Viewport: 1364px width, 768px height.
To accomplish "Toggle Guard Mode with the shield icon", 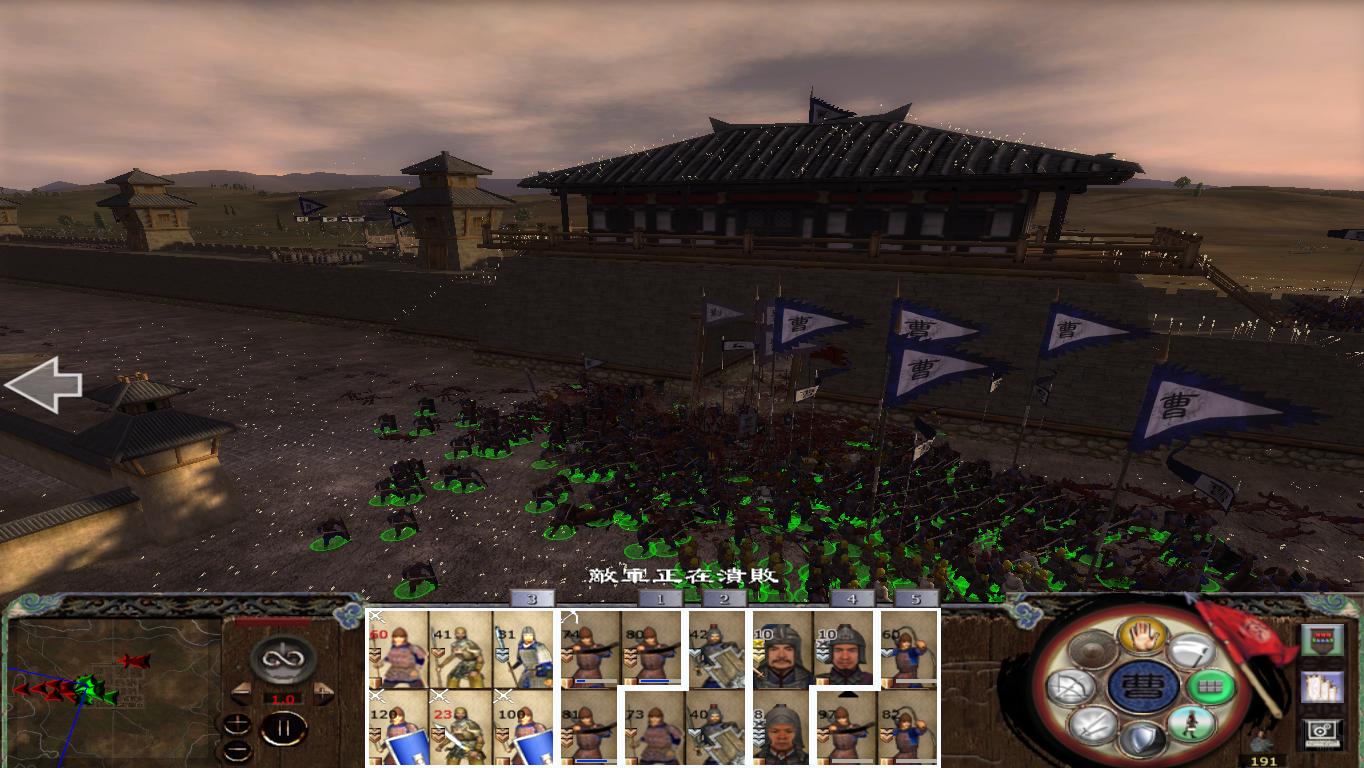I will [x=1143, y=736].
